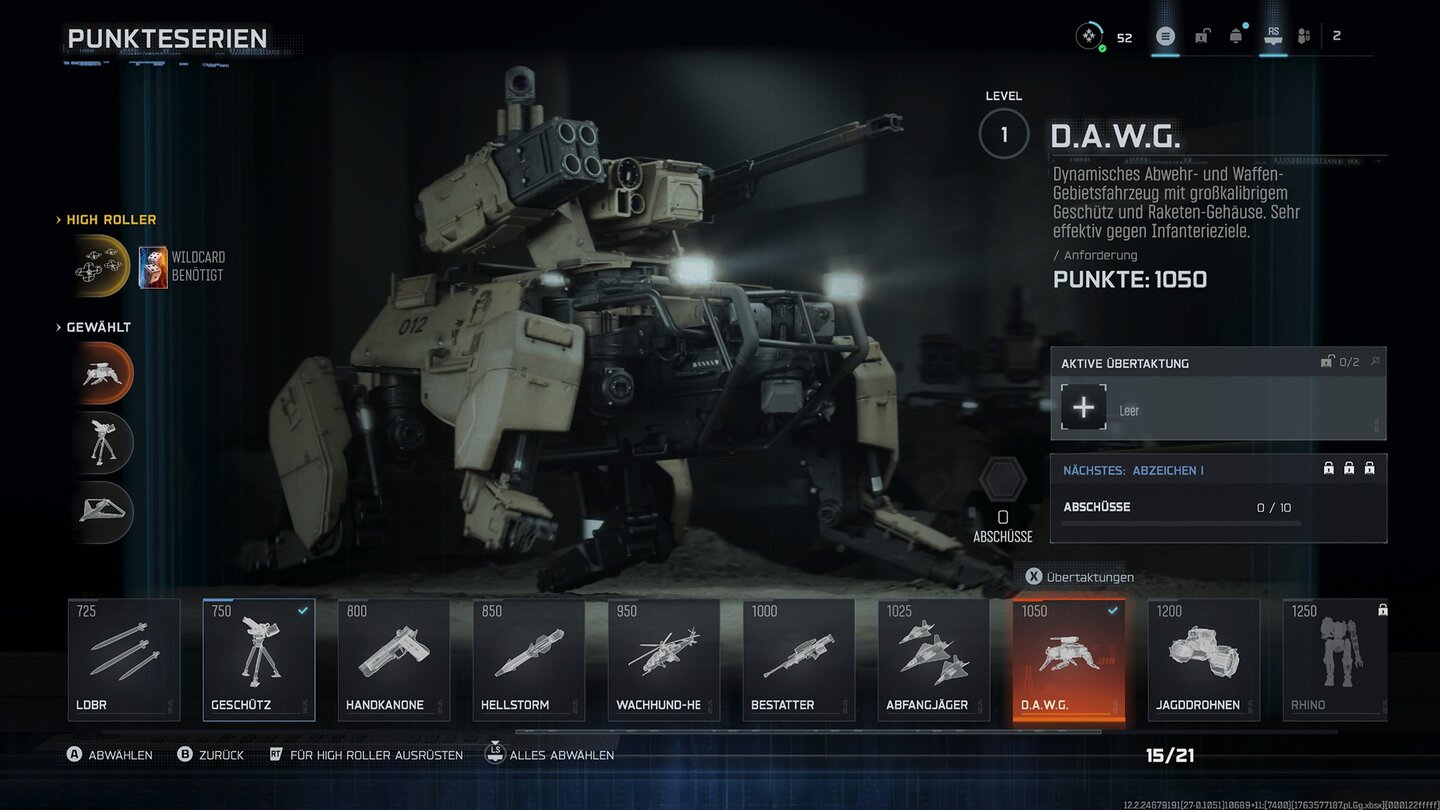The image size is (1440, 810).
Task: Deselect the highlighted D.A.W.G. tile
Action: click(x=1069, y=659)
